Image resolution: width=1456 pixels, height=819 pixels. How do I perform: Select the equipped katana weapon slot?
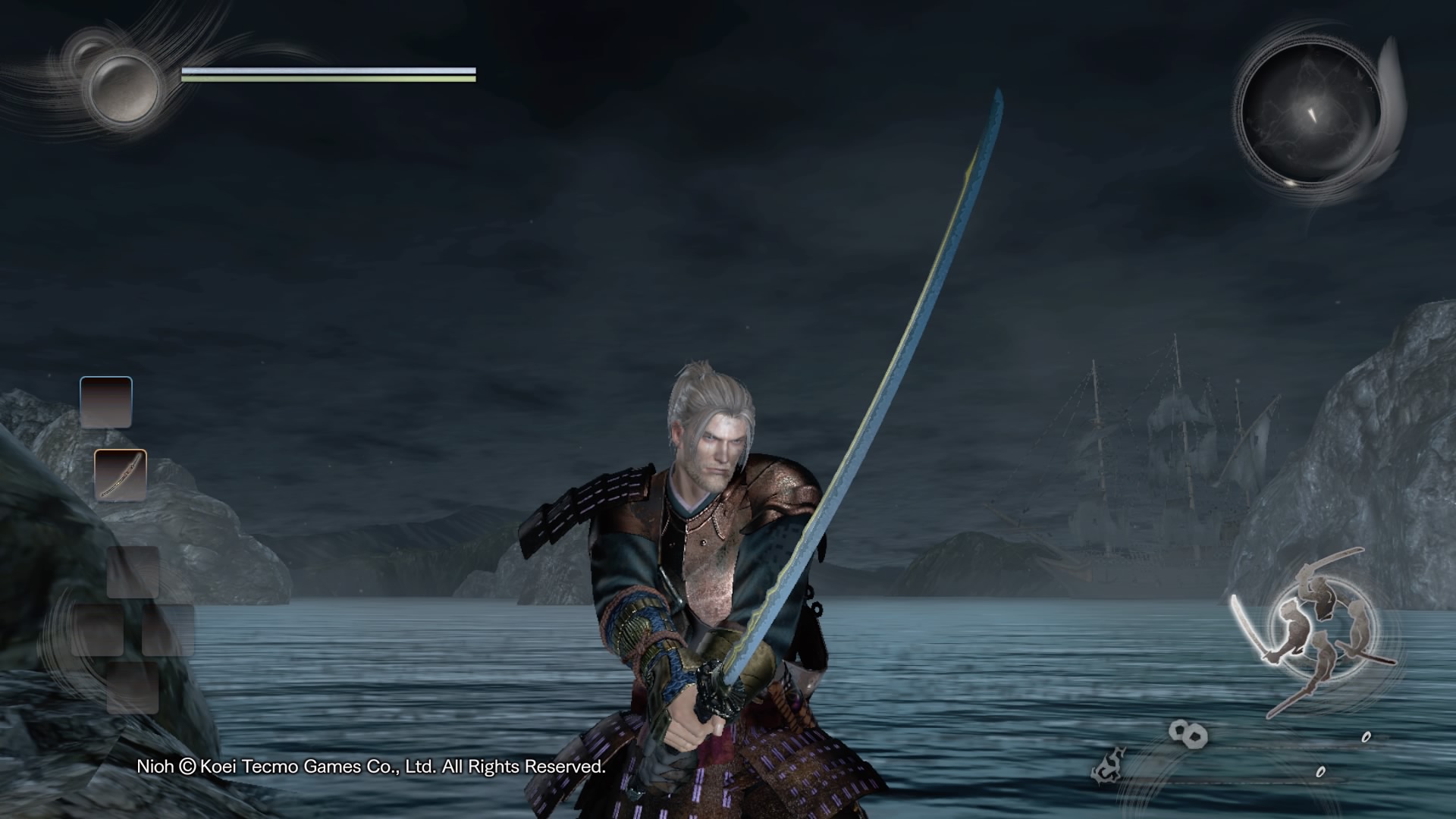(121, 475)
